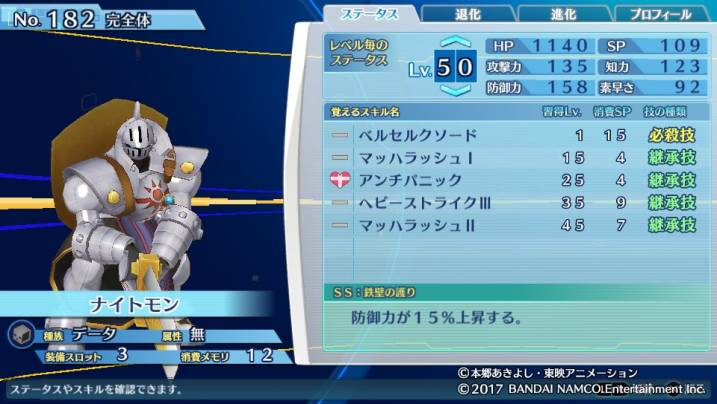Select the ヘビーストライクIII skill row
Image resolution: width=717 pixels, height=404 pixels.
pyautogui.click(x=512, y=203)
